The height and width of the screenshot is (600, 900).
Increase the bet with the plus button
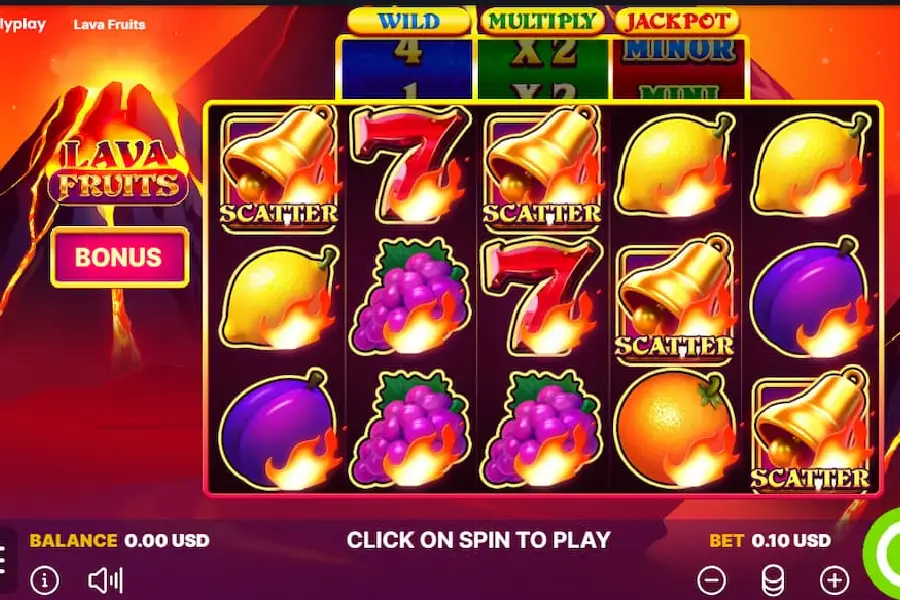point(834,579)
